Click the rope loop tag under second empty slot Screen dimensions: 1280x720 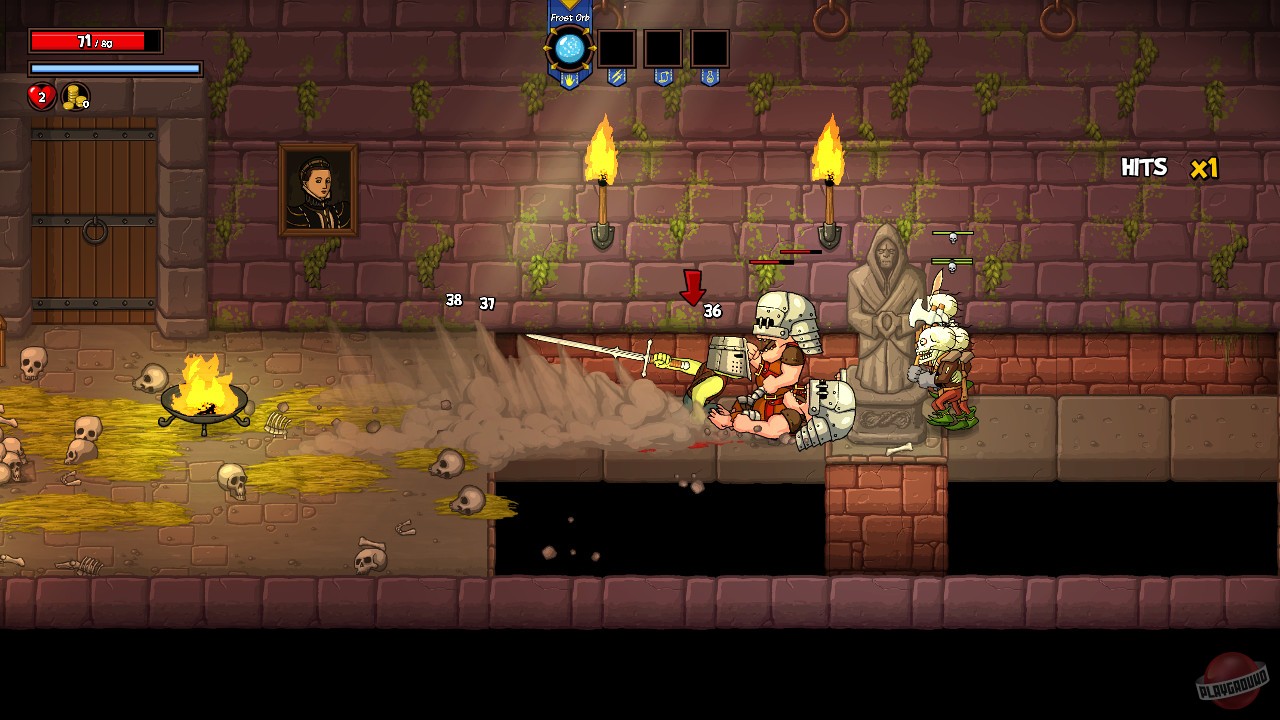coord(663,76)
